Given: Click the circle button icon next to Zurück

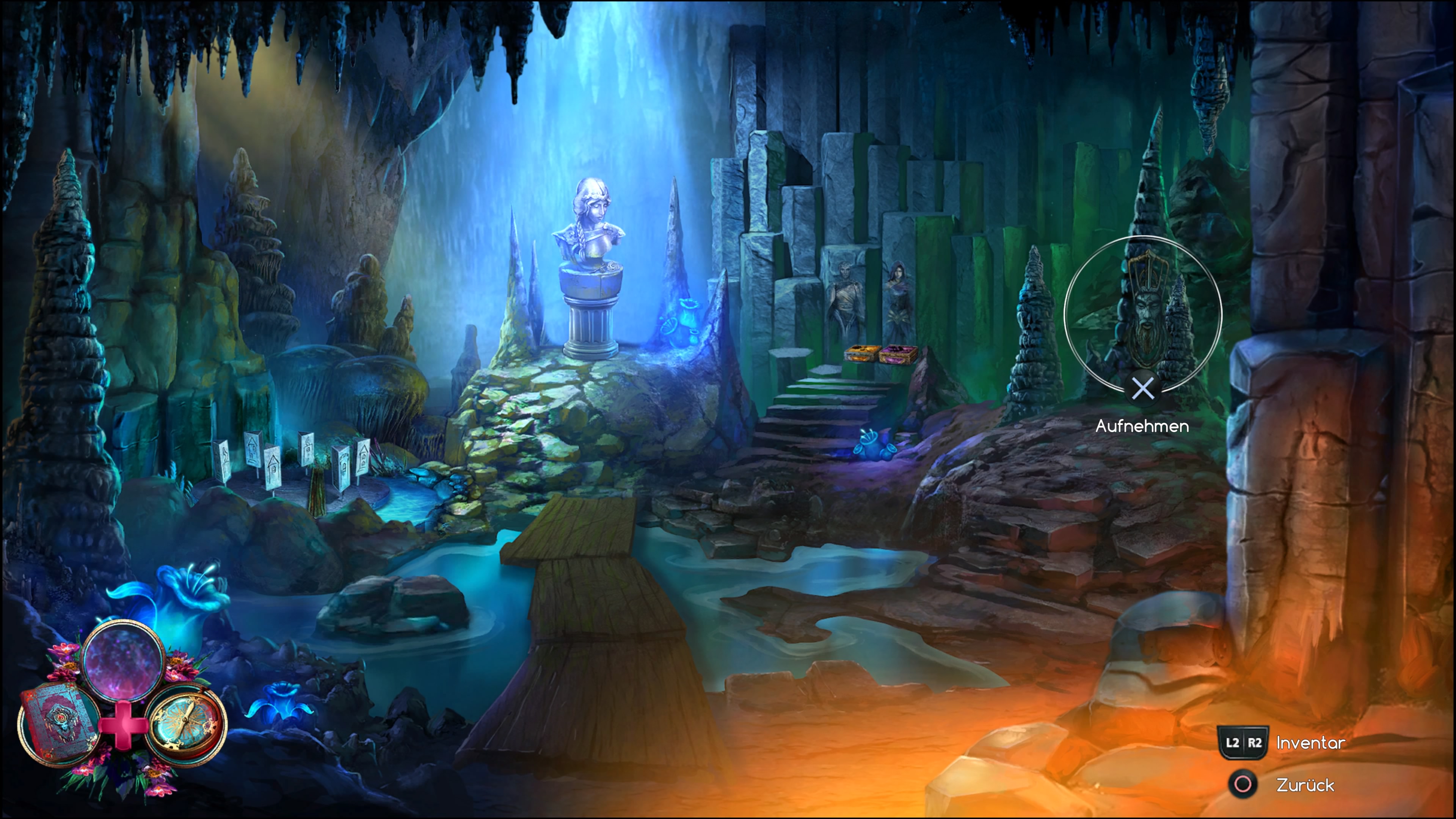Looking at the screenshot, I should tap(1243, 785).
